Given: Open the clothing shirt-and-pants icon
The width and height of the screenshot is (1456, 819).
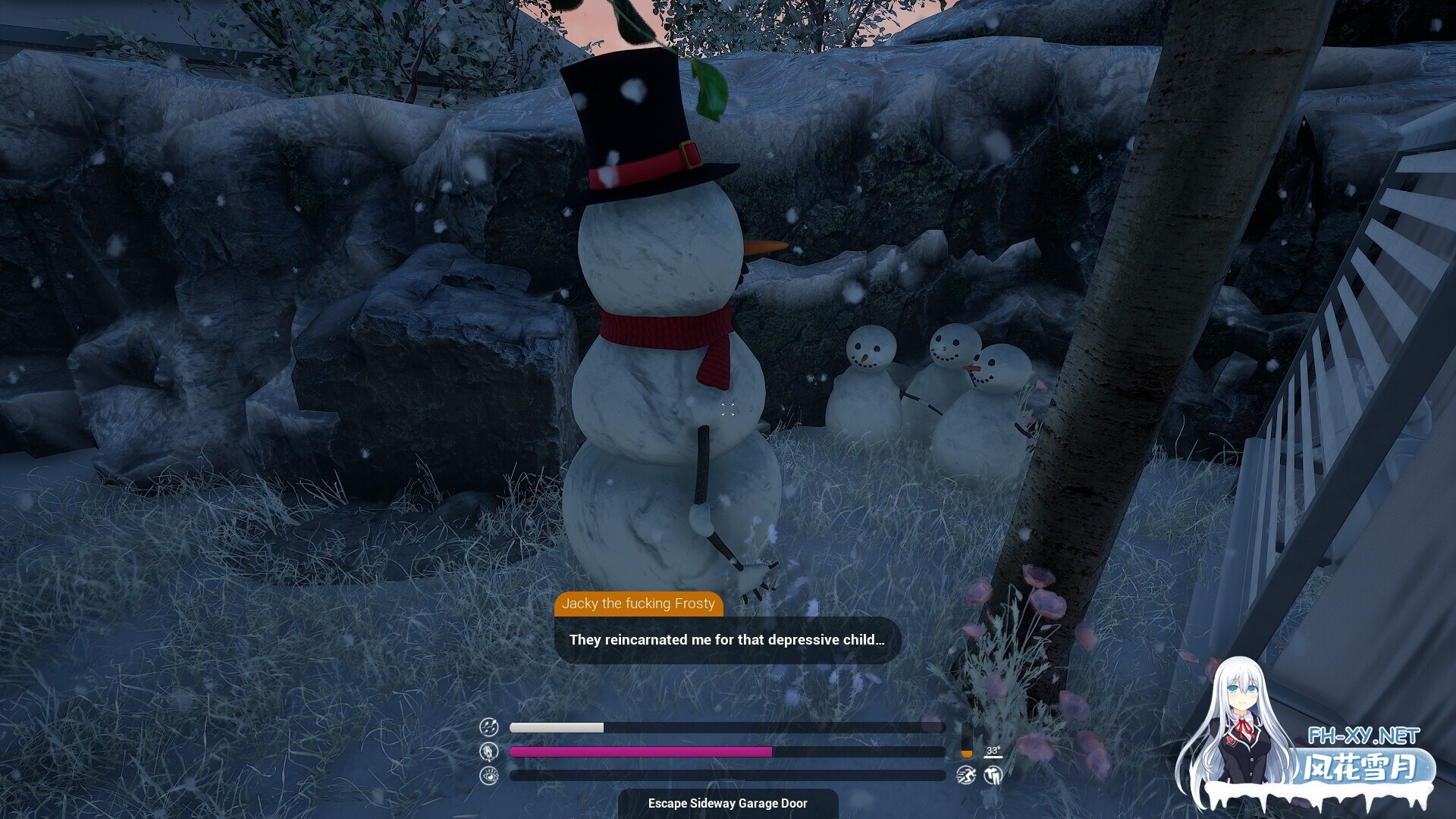Looking at the screenshot, I should tap(993, 775).
